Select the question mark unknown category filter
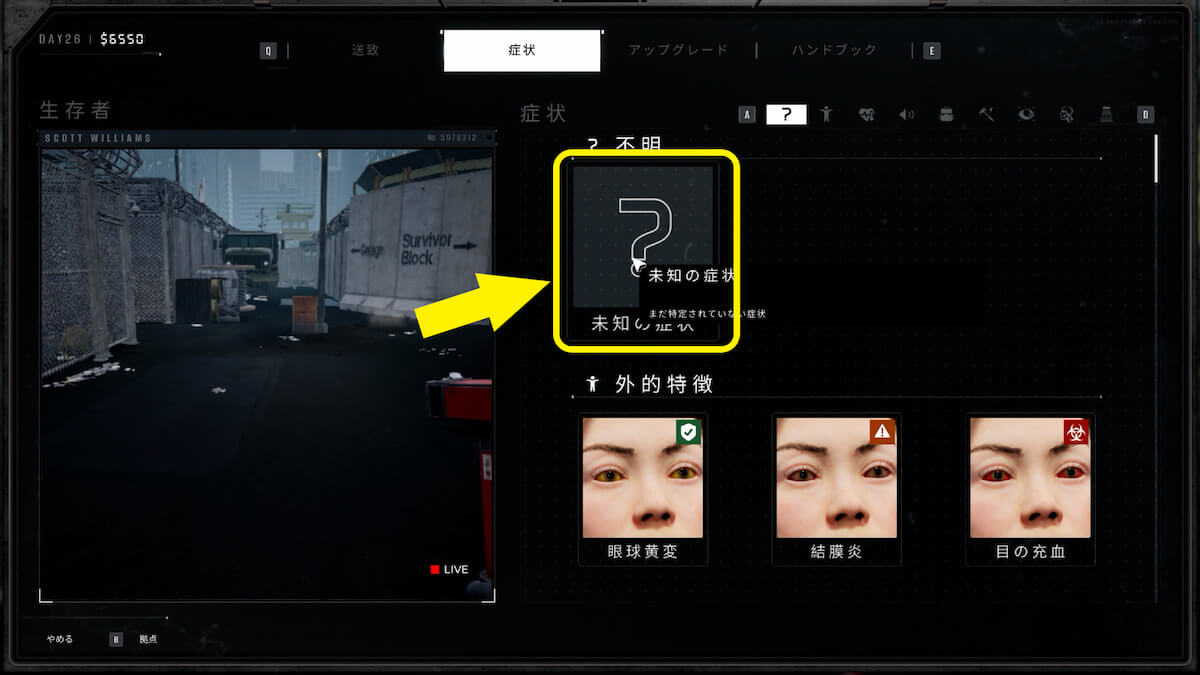The width and height of the screenshot is (1200, 675). tap(786, 114)
